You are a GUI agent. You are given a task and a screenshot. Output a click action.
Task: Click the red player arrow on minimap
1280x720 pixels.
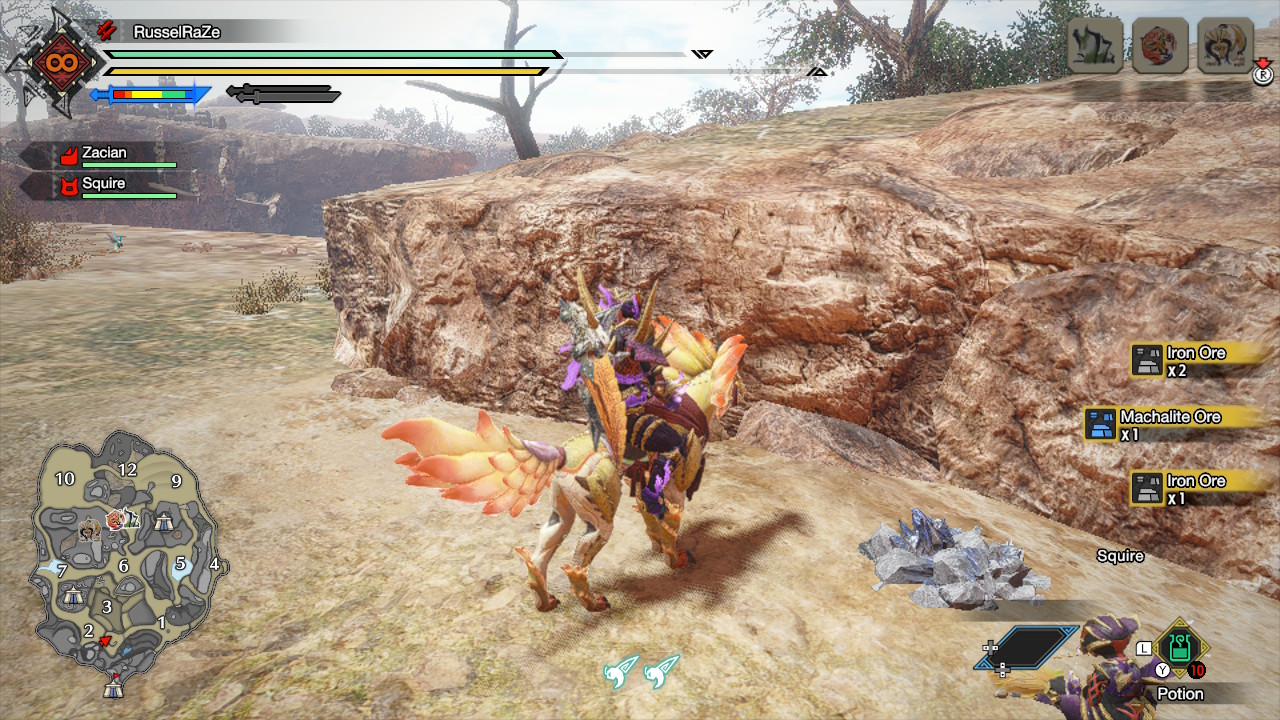pyautogui.click(x=105, y=640)
